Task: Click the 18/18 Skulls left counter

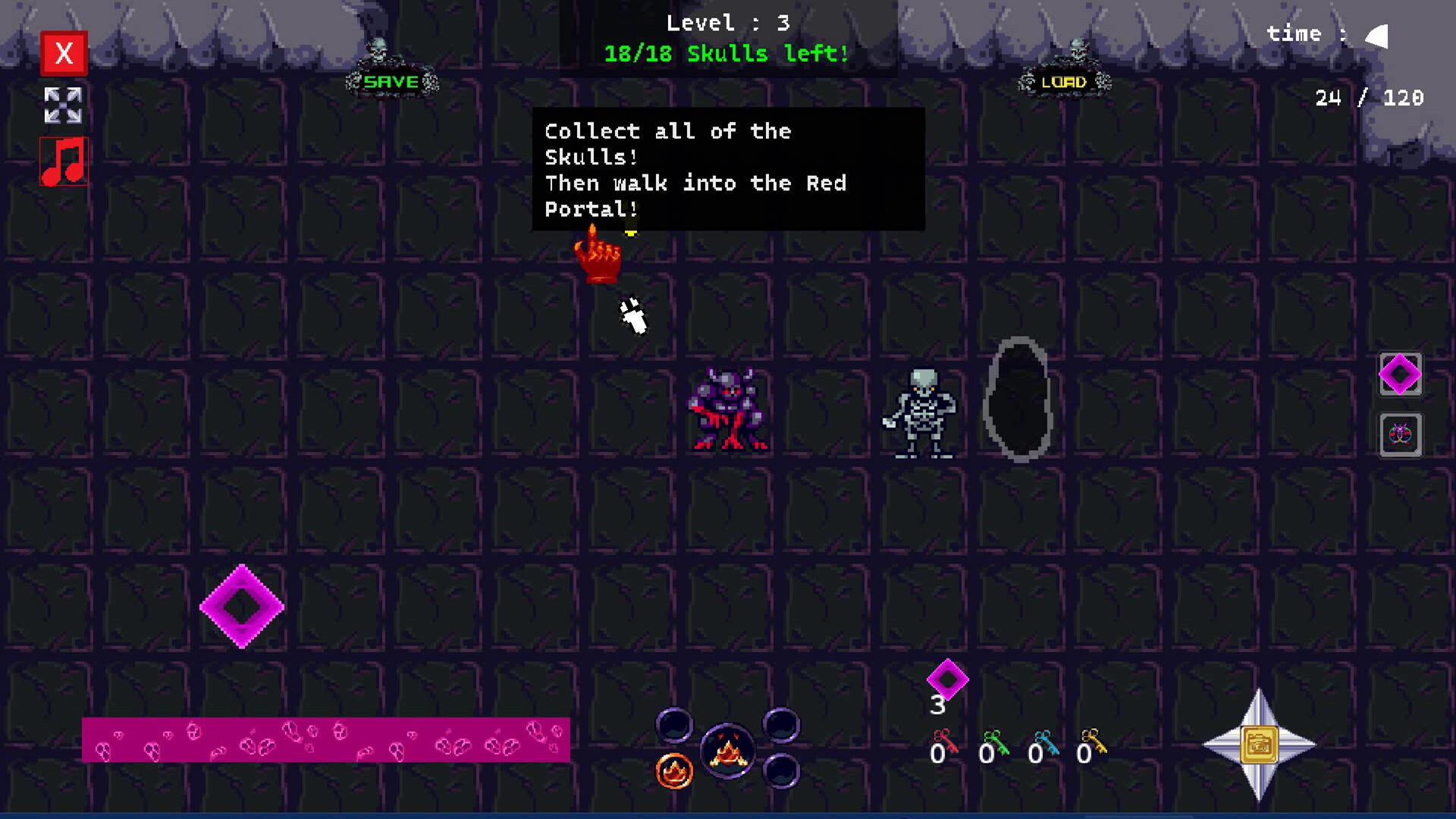Action: [726, 54]
